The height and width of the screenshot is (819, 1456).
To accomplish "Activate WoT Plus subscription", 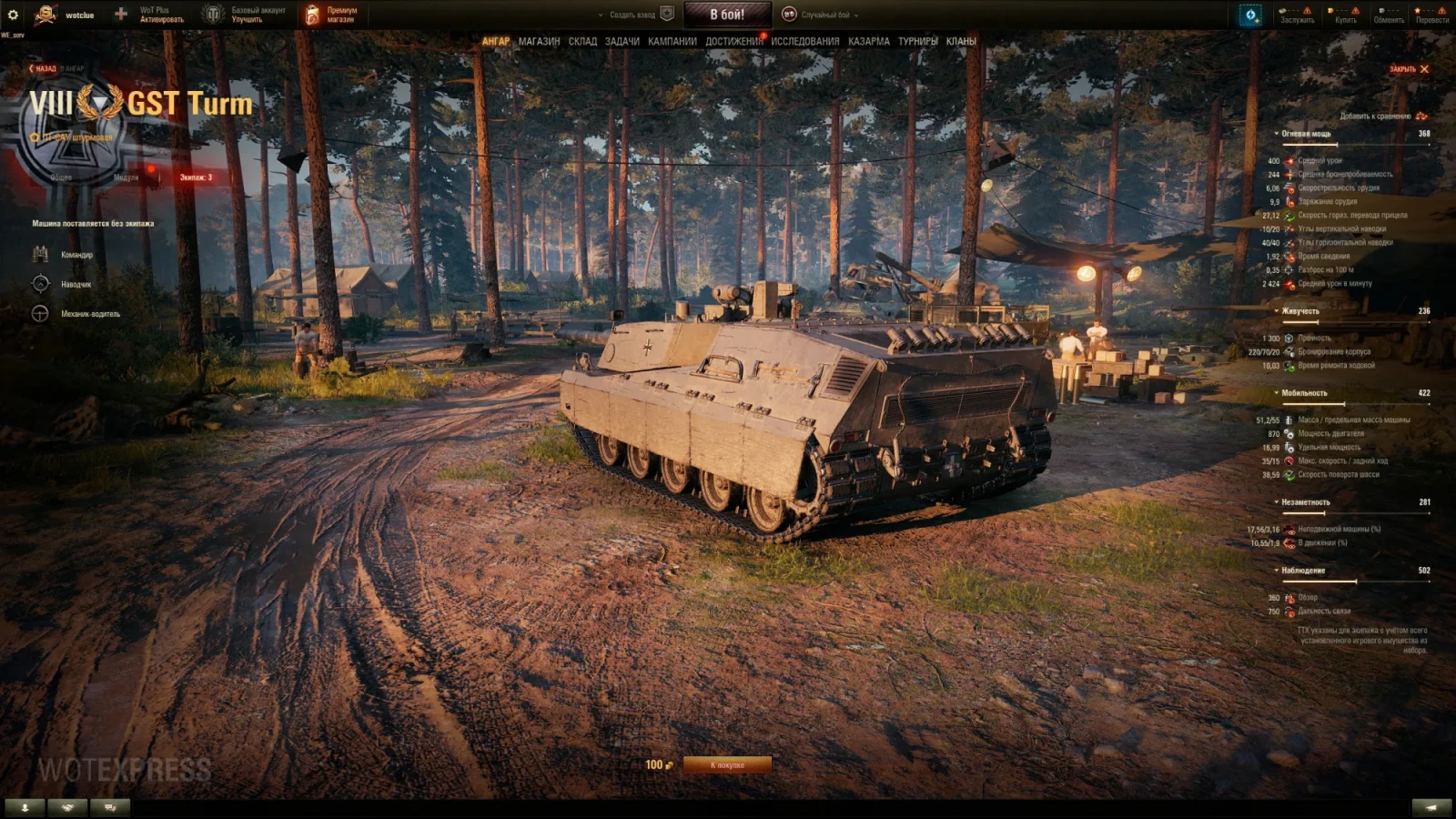I will tap(161, 15).
